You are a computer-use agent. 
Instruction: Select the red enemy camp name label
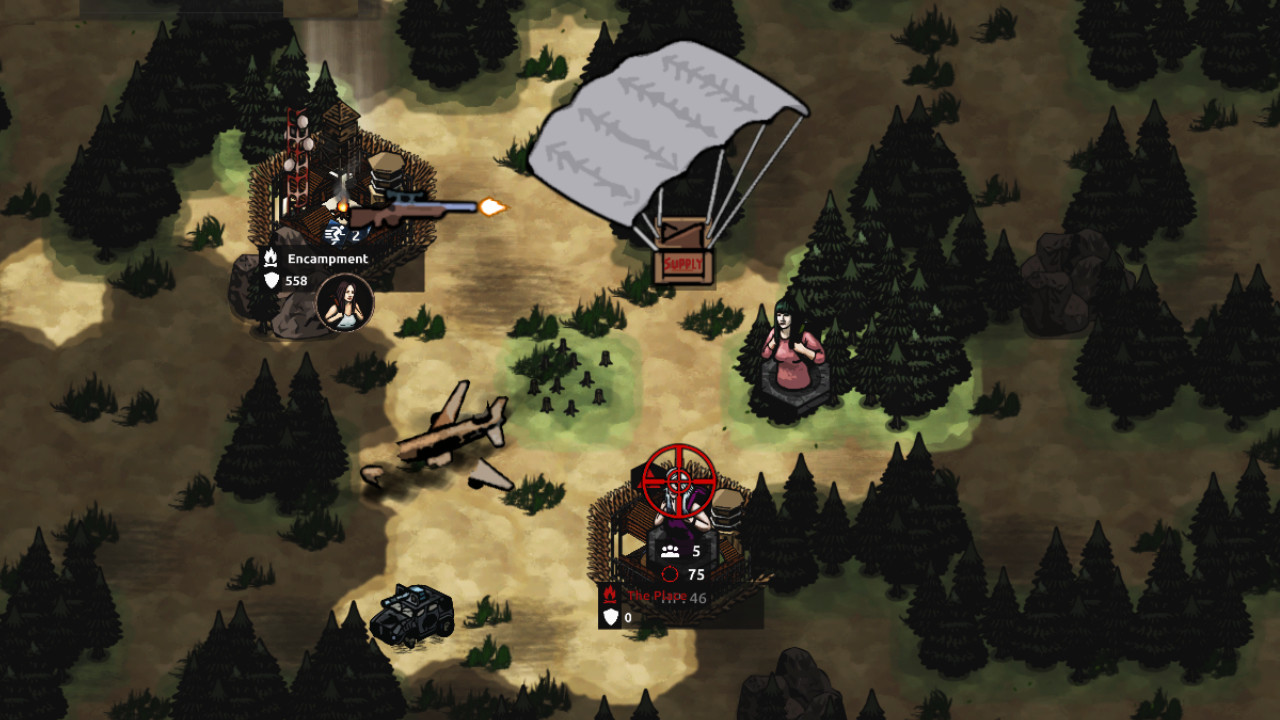point(657,596)
